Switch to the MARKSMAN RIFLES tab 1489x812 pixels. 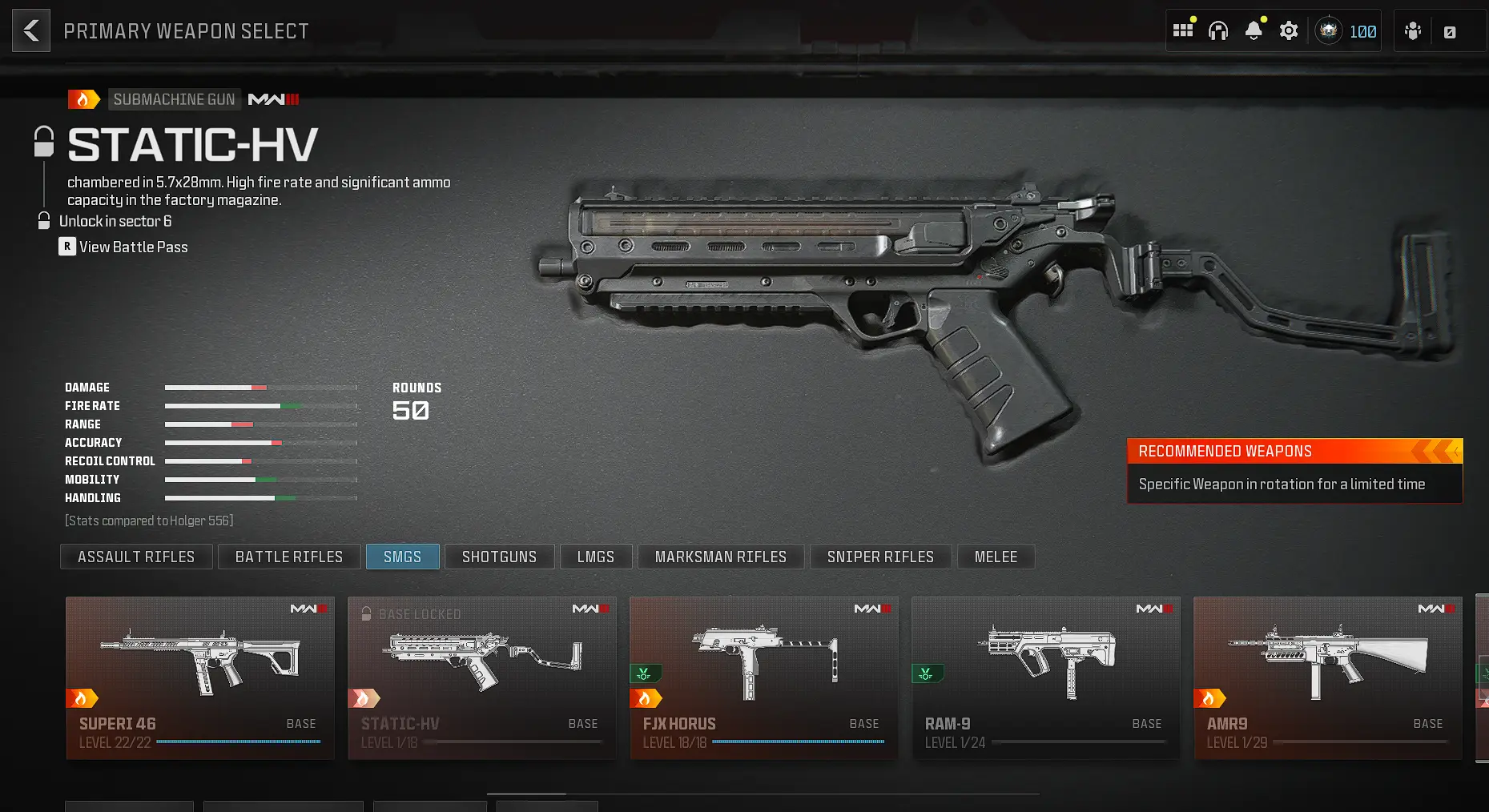(x=720, y=557)
